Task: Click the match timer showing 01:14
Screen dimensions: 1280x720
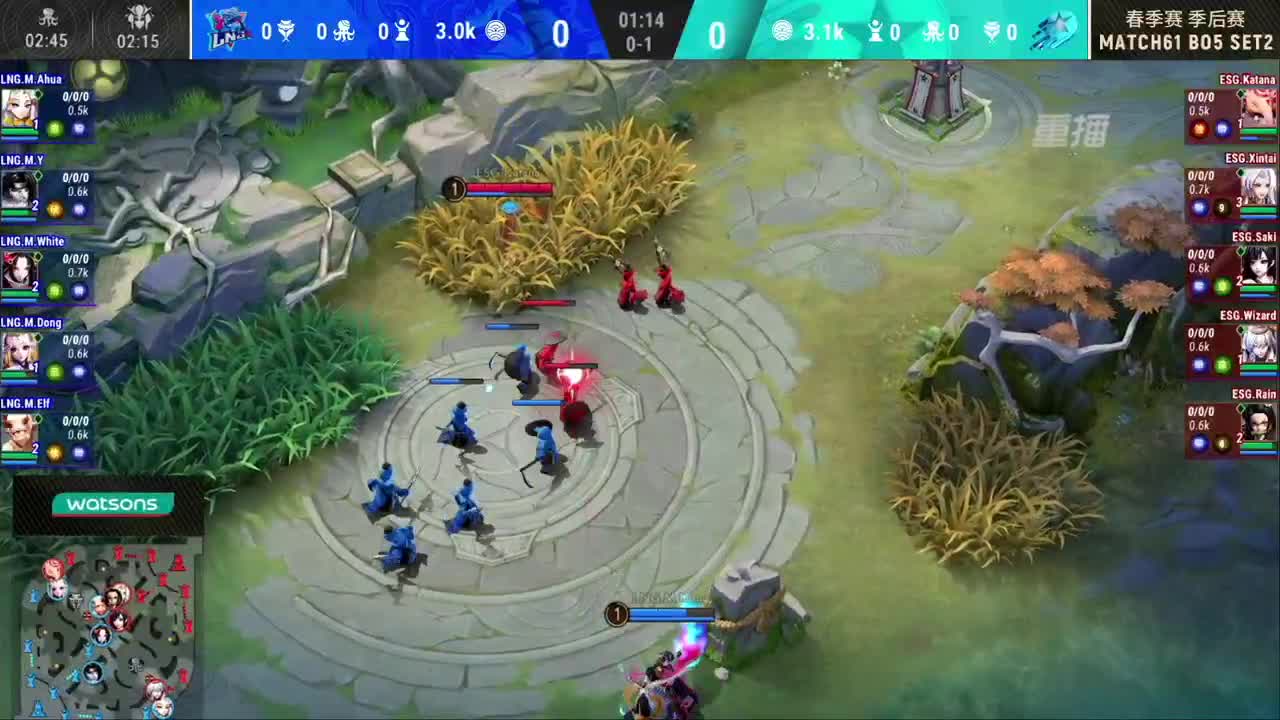Action: (x=640, y=16)
